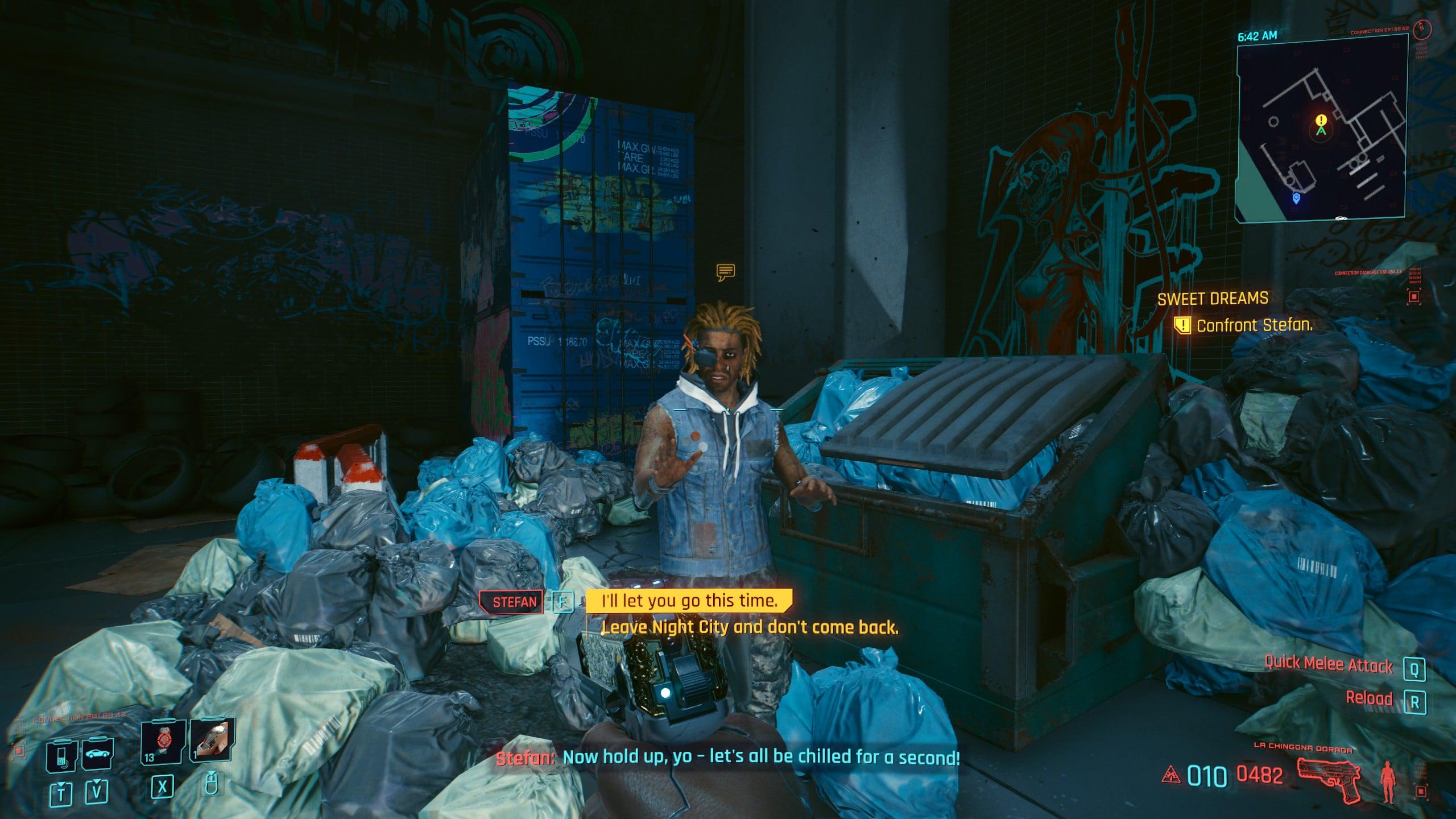Select "Leave Night City and don't come back."
Screen dimensions: 1456x819
click(x=750, y=627)
